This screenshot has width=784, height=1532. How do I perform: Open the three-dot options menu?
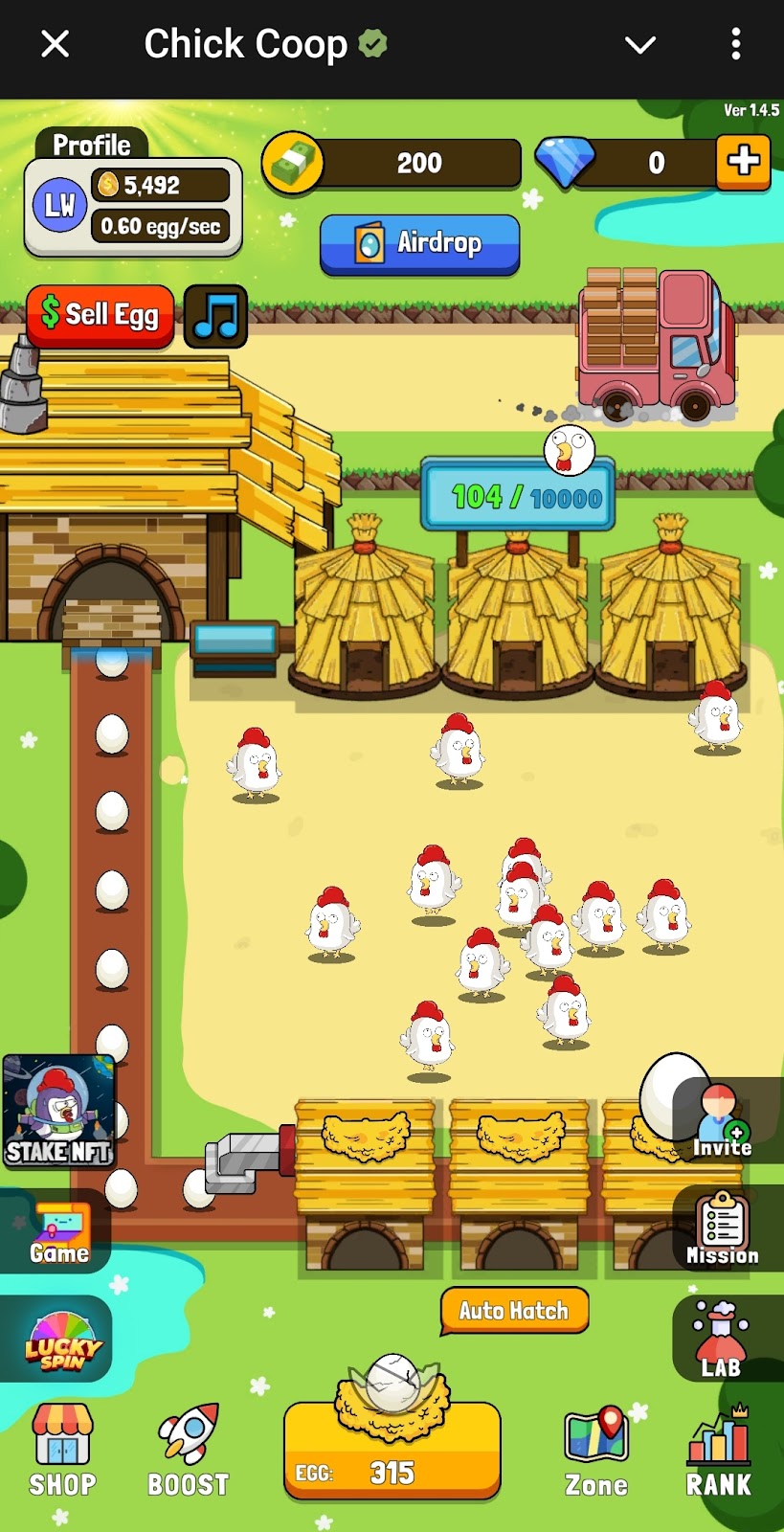tap(735, 44)
